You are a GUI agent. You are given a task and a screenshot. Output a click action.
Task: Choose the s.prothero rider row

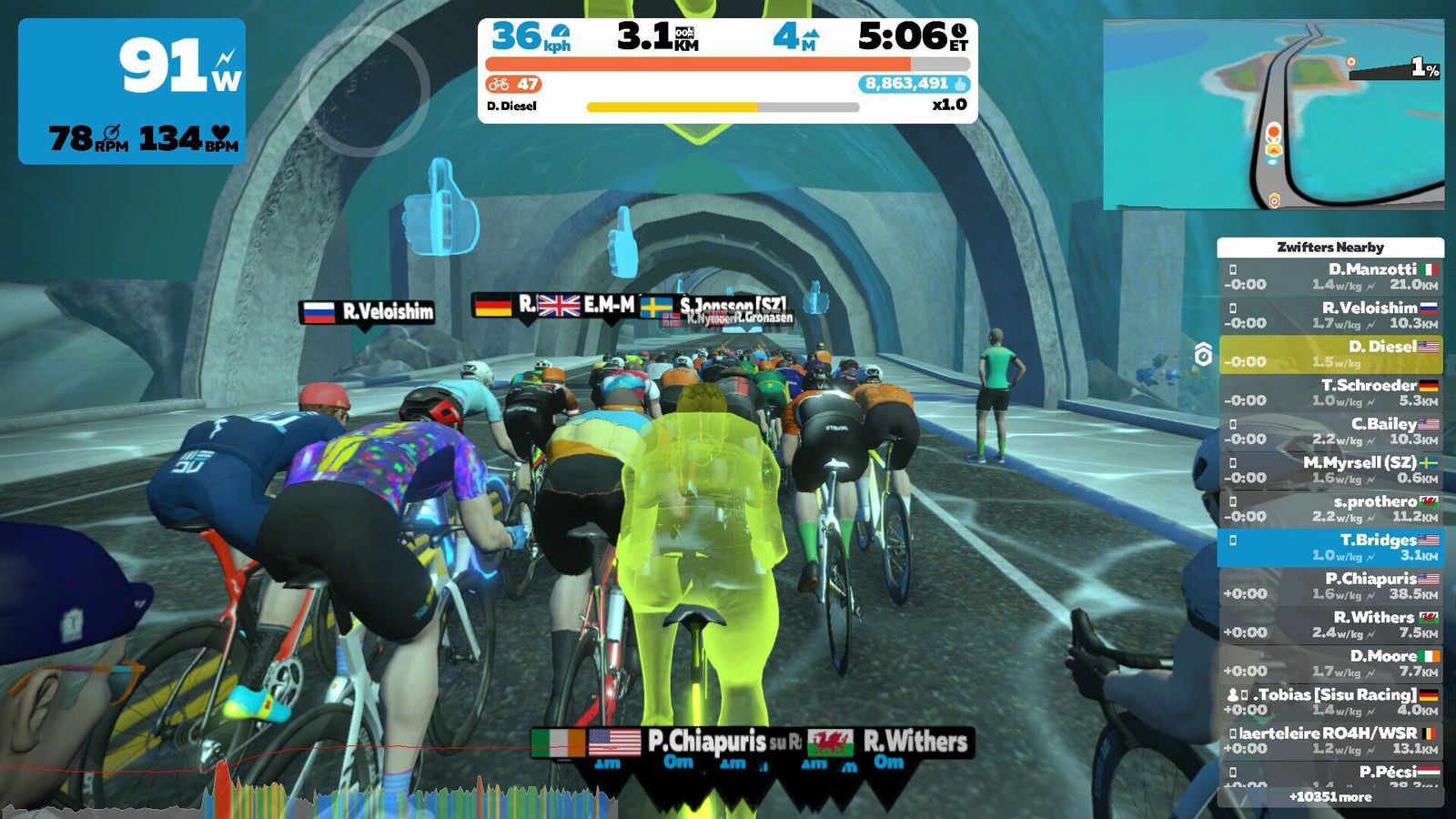point(1330,509)
